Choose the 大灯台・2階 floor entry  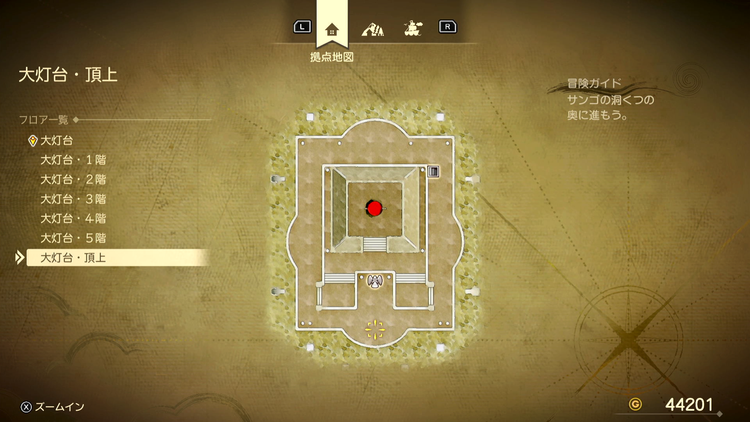point(73,179)
